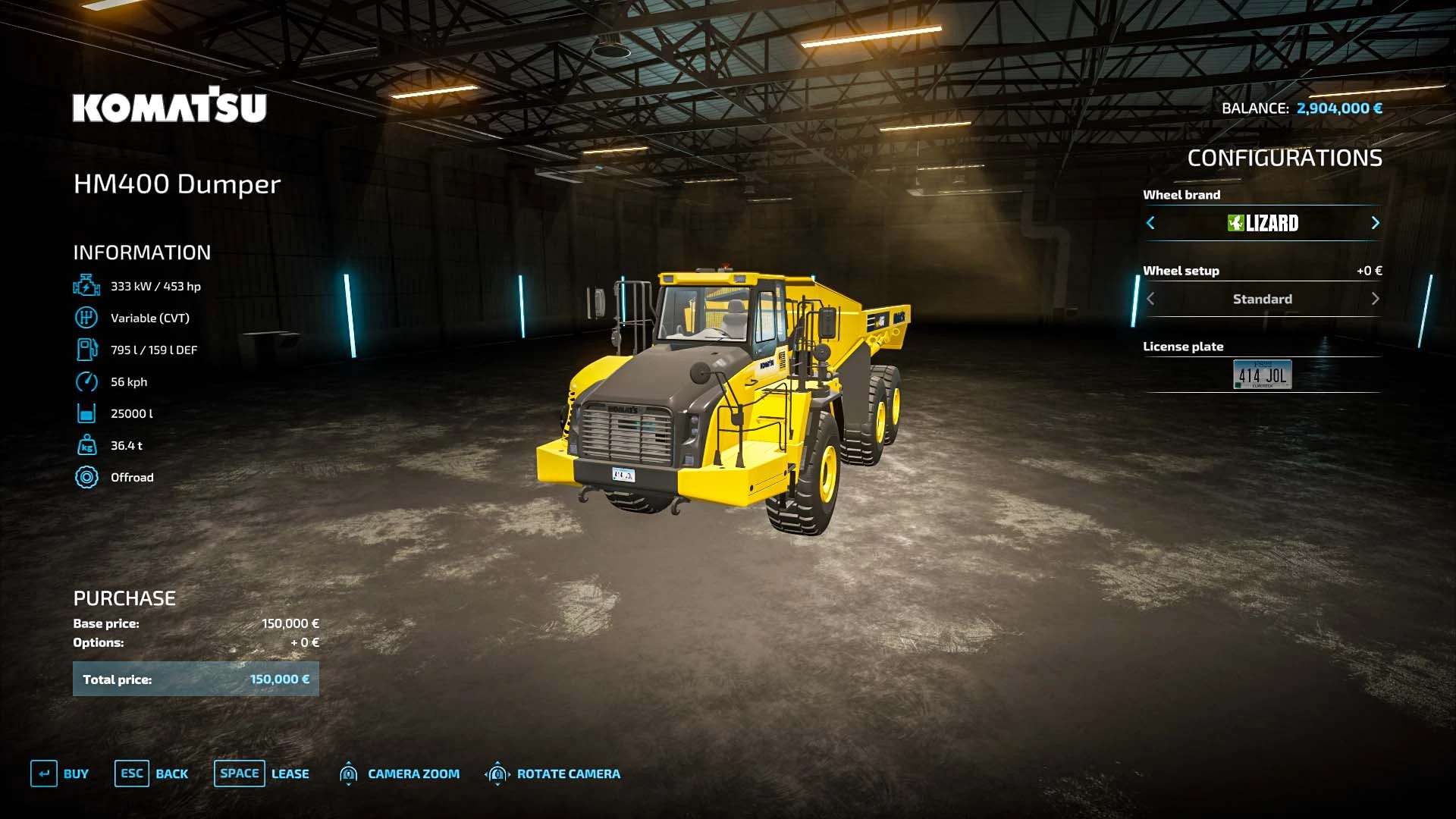The width and height of the screenshot is (1456, 819).
Task: Choose previous wheel setup option
Action: coord(1150,299)
